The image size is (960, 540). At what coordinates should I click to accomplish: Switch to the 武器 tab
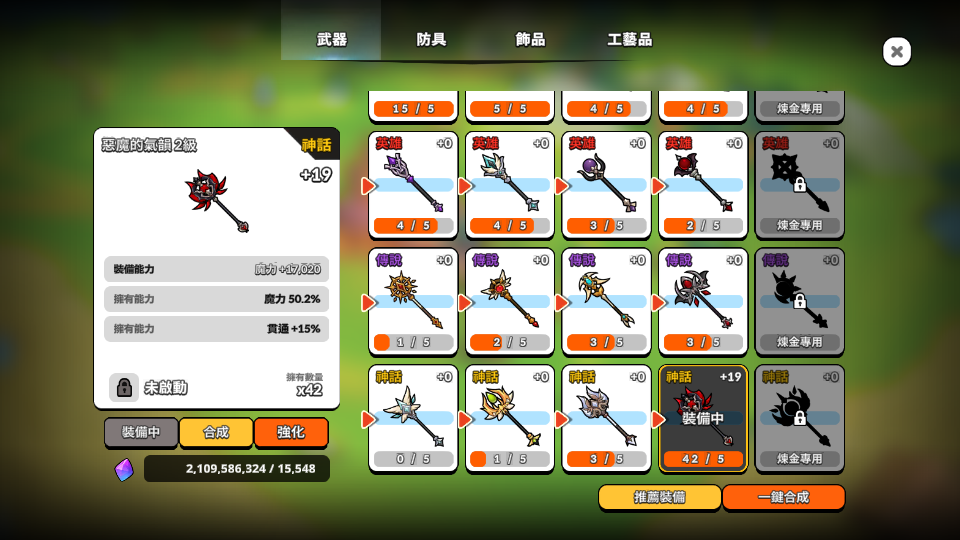[331, 40]
